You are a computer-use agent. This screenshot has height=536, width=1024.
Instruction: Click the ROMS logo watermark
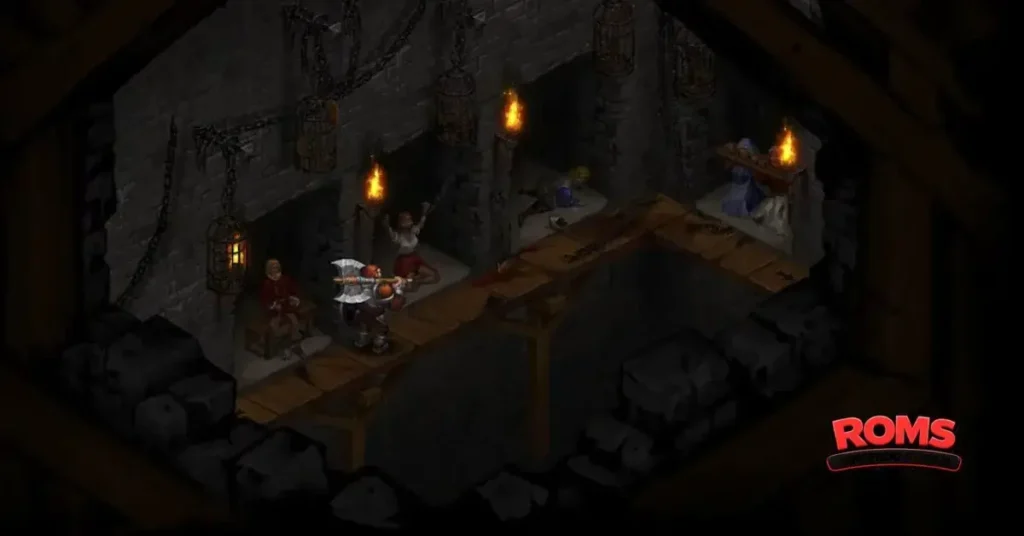893,441
